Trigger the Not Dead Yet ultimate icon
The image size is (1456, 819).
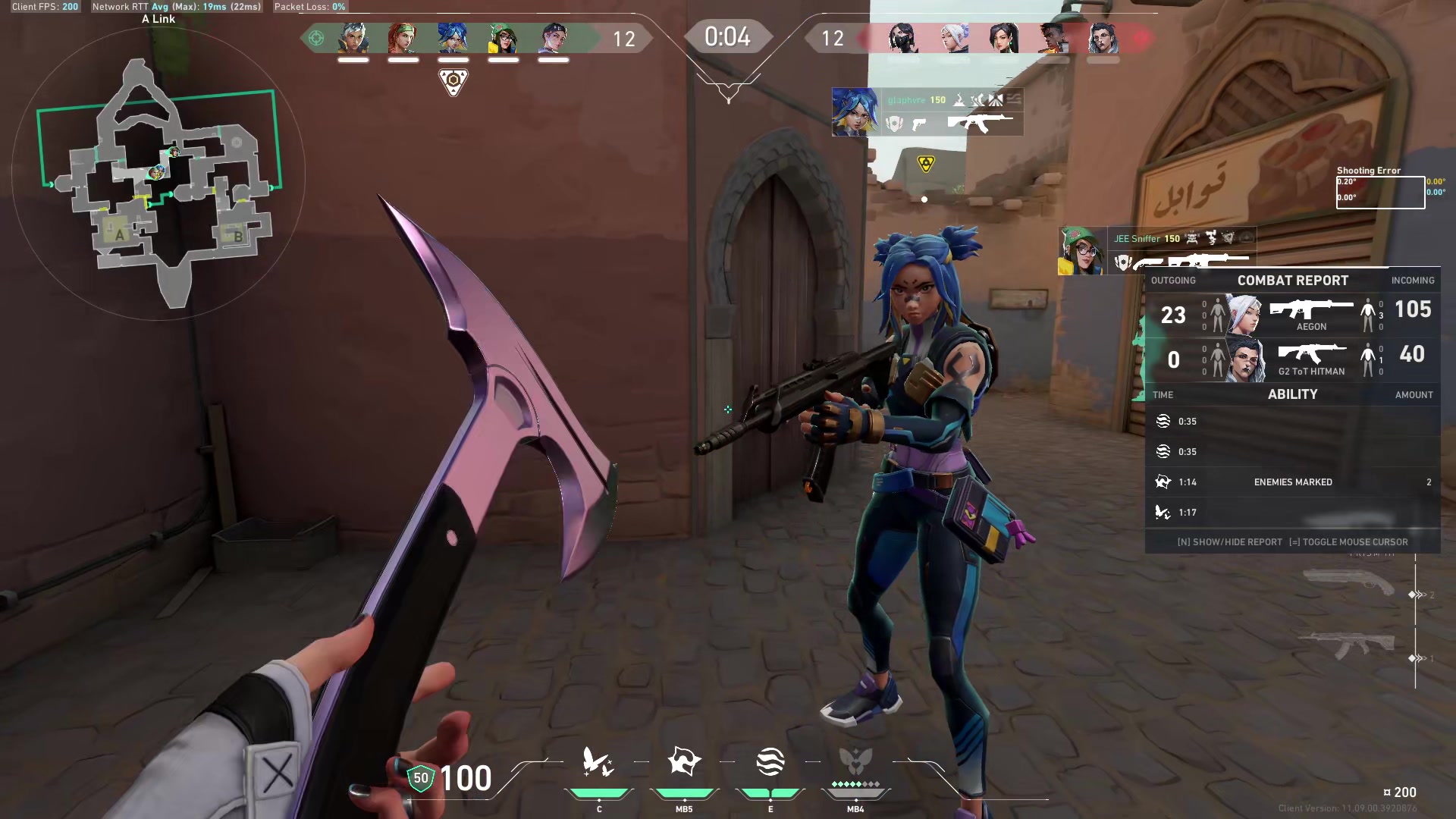[x=855, y=761]
